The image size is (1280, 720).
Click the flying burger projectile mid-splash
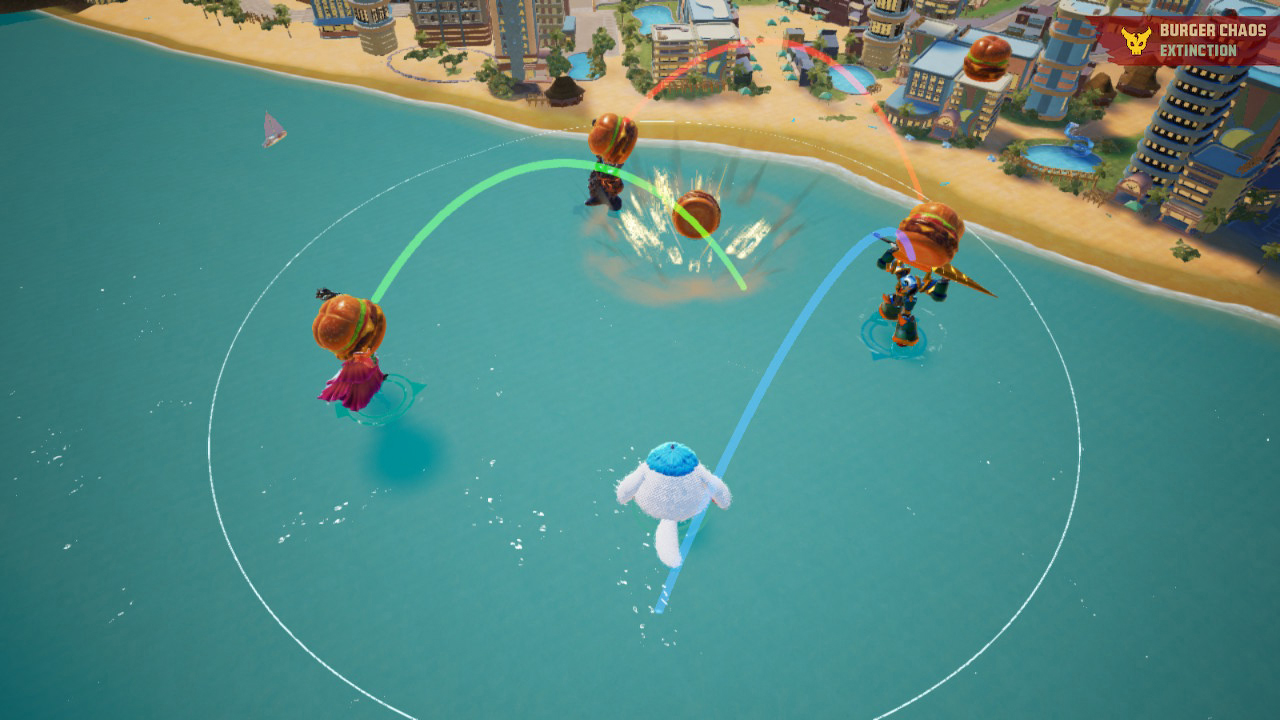[700, 215]
